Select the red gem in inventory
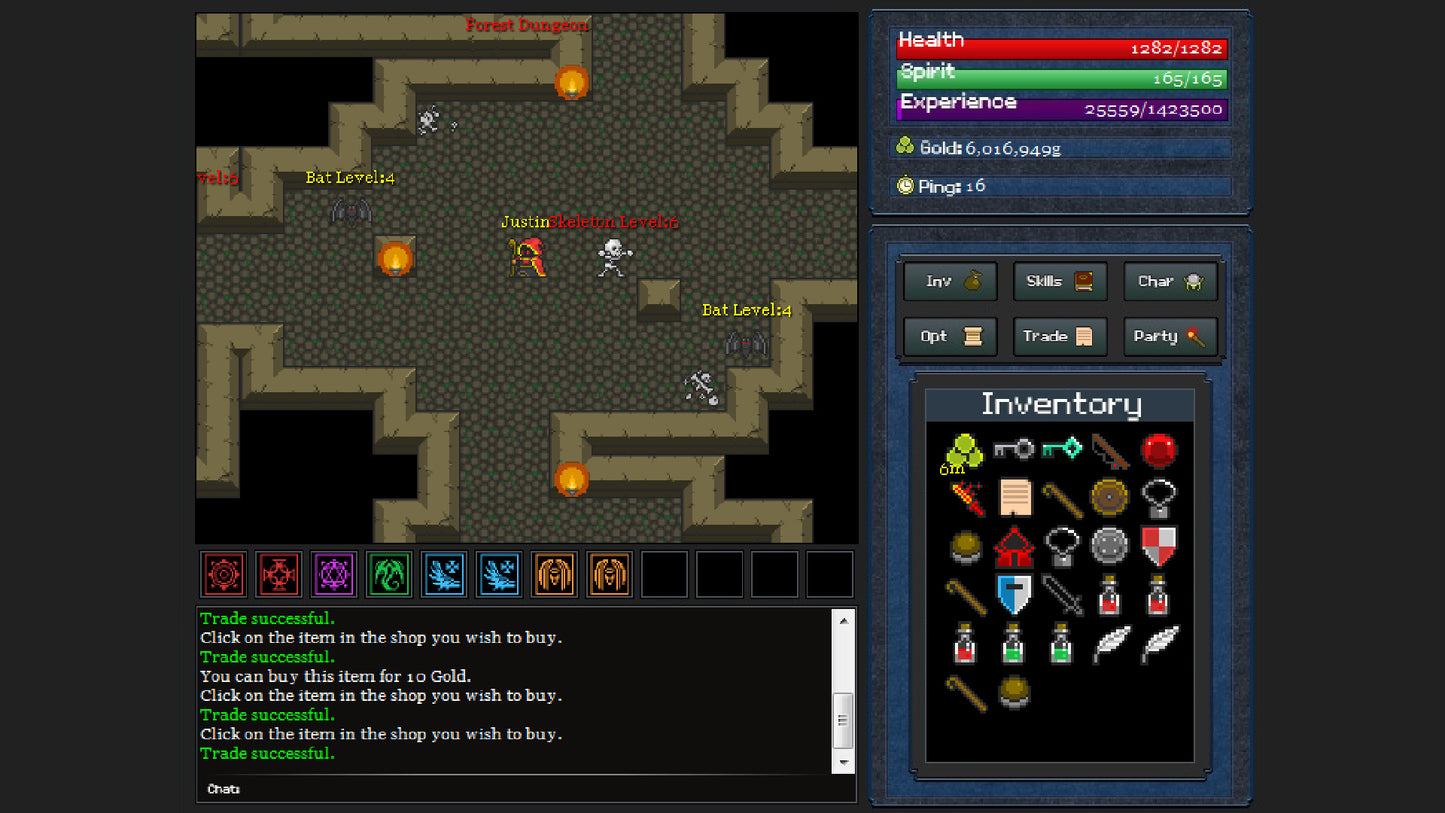 pos(1158,450)
